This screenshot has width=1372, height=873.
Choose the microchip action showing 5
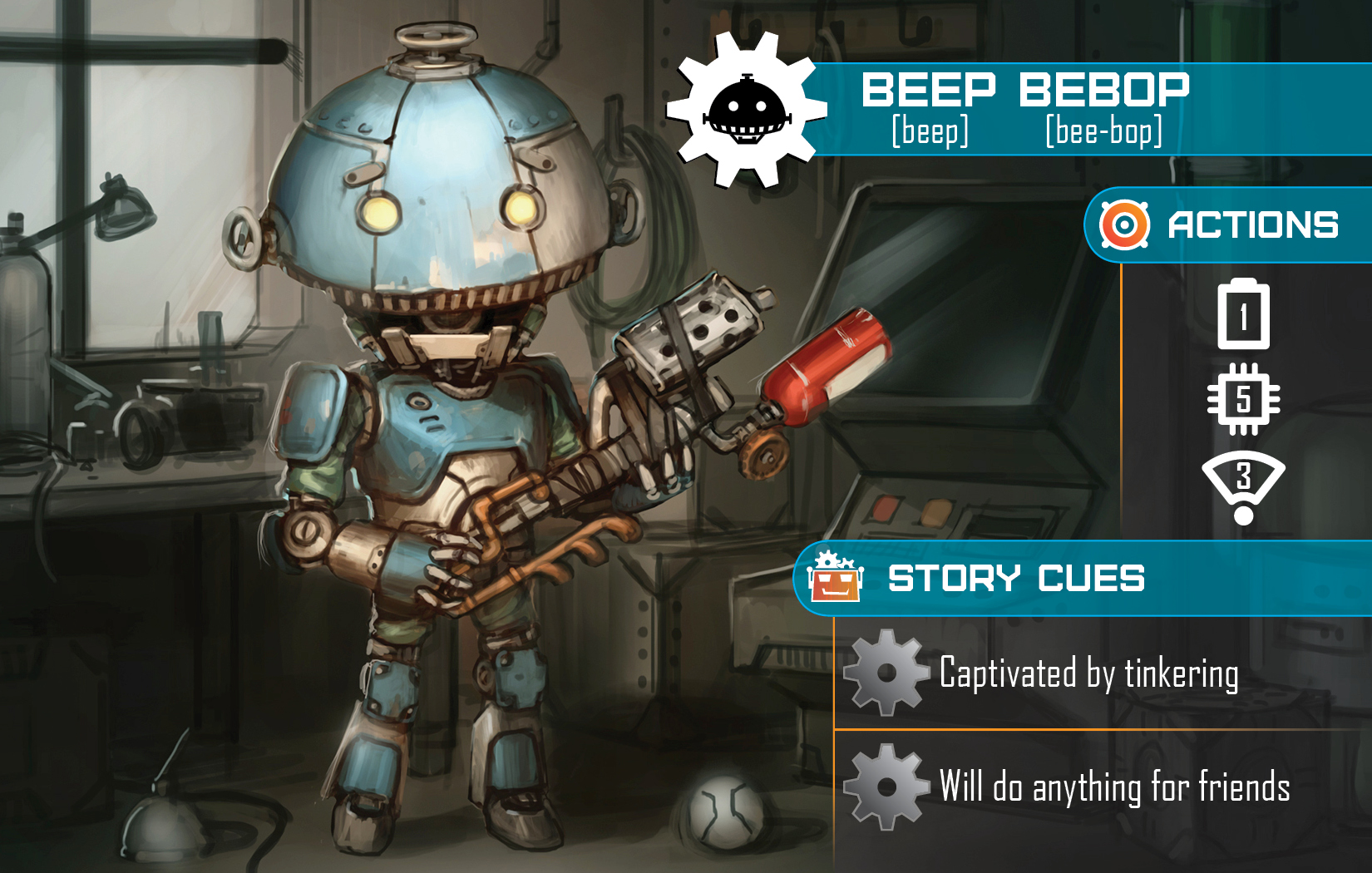pos(1243,399)
